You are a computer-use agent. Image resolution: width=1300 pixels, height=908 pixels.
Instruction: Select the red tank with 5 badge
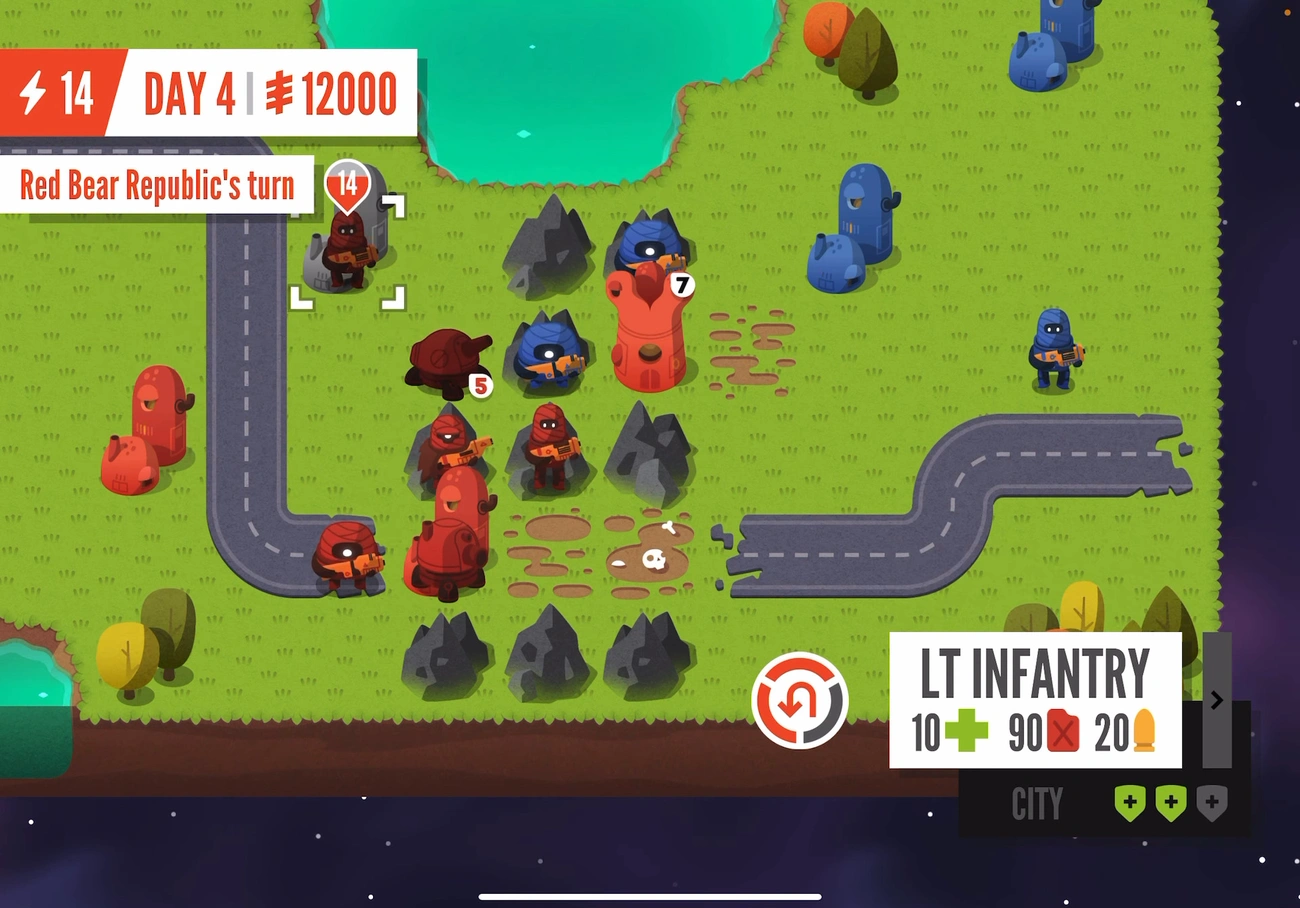[447, 362]
